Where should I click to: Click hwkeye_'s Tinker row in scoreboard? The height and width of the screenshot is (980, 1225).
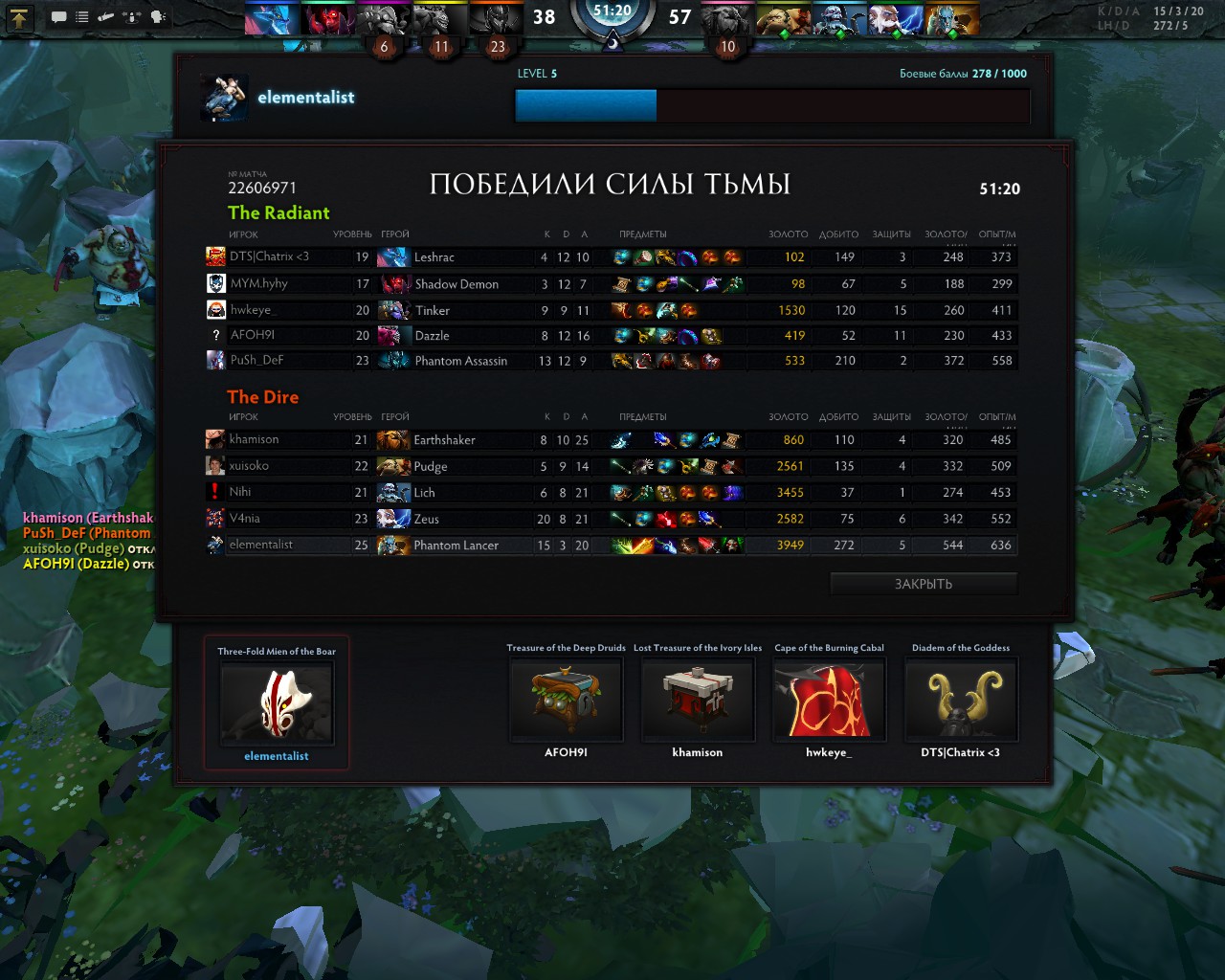pos(612,310)
